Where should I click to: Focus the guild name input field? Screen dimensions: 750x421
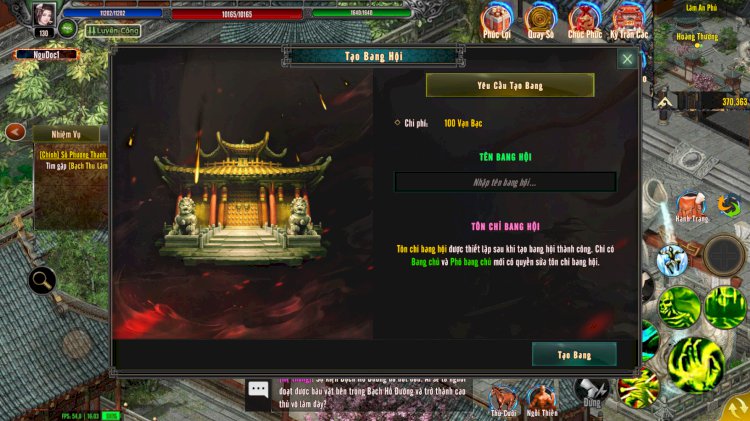[x=505, y=182]
